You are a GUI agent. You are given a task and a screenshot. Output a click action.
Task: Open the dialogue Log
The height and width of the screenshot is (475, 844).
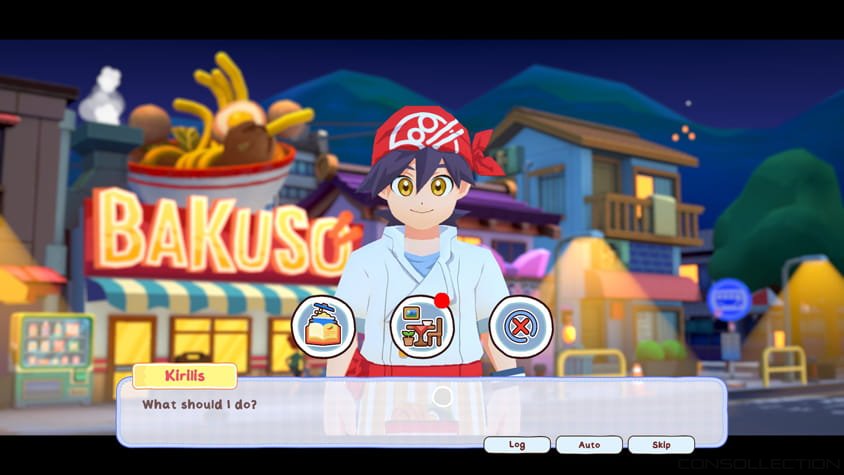517,444
